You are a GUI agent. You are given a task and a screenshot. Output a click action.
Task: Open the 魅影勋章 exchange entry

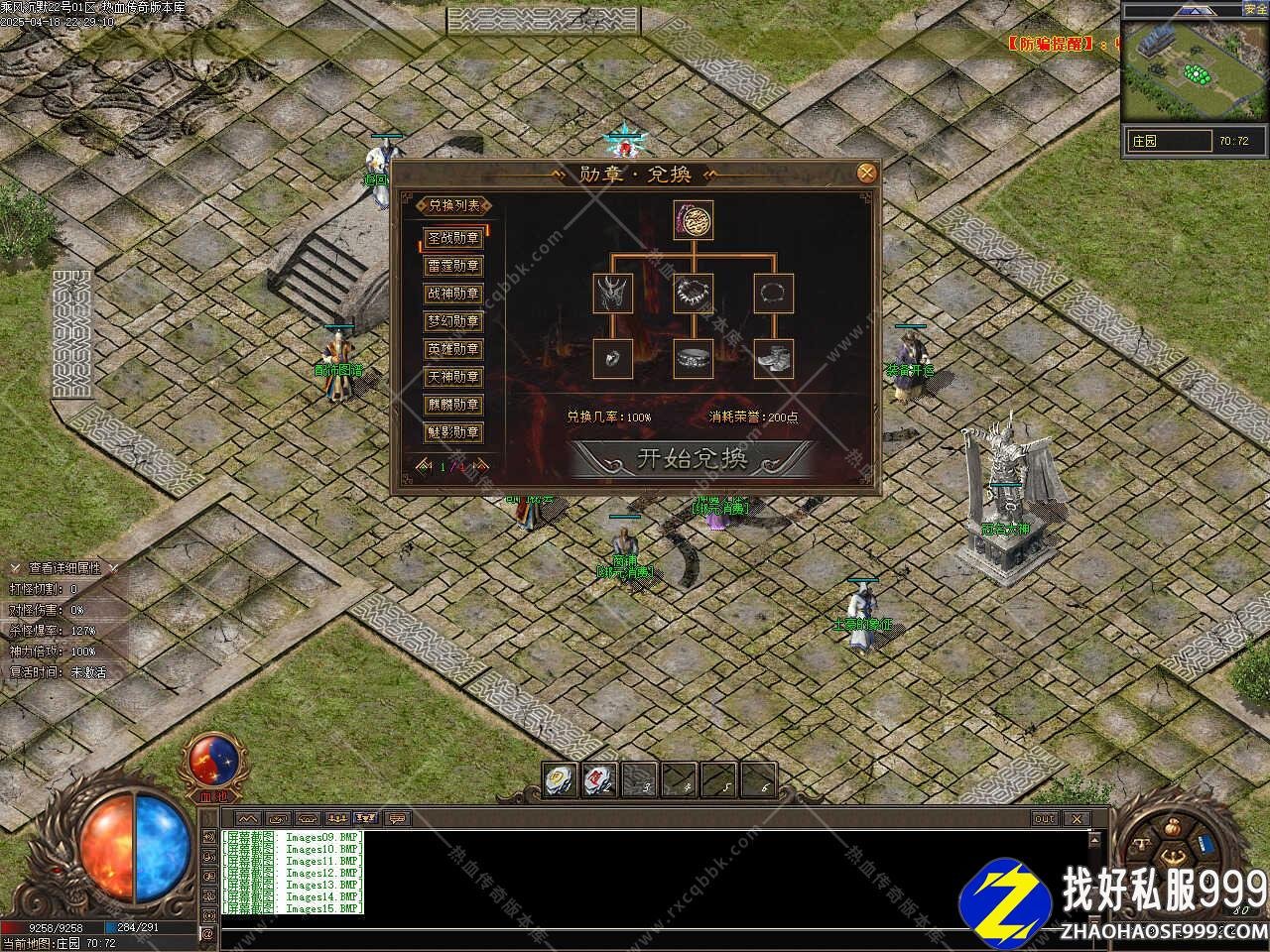pos(453,432)
